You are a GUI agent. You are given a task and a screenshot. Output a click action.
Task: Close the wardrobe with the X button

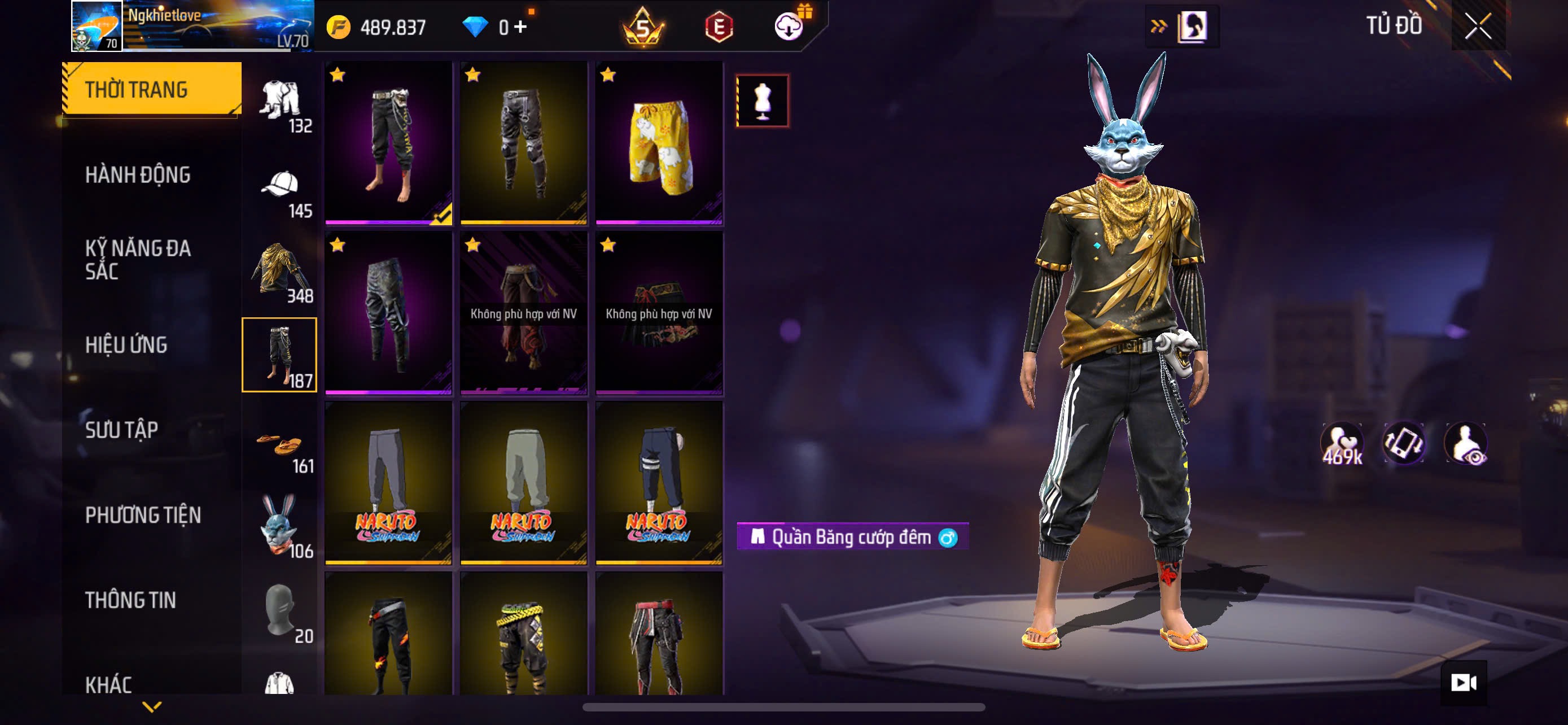coord(1477,26)
